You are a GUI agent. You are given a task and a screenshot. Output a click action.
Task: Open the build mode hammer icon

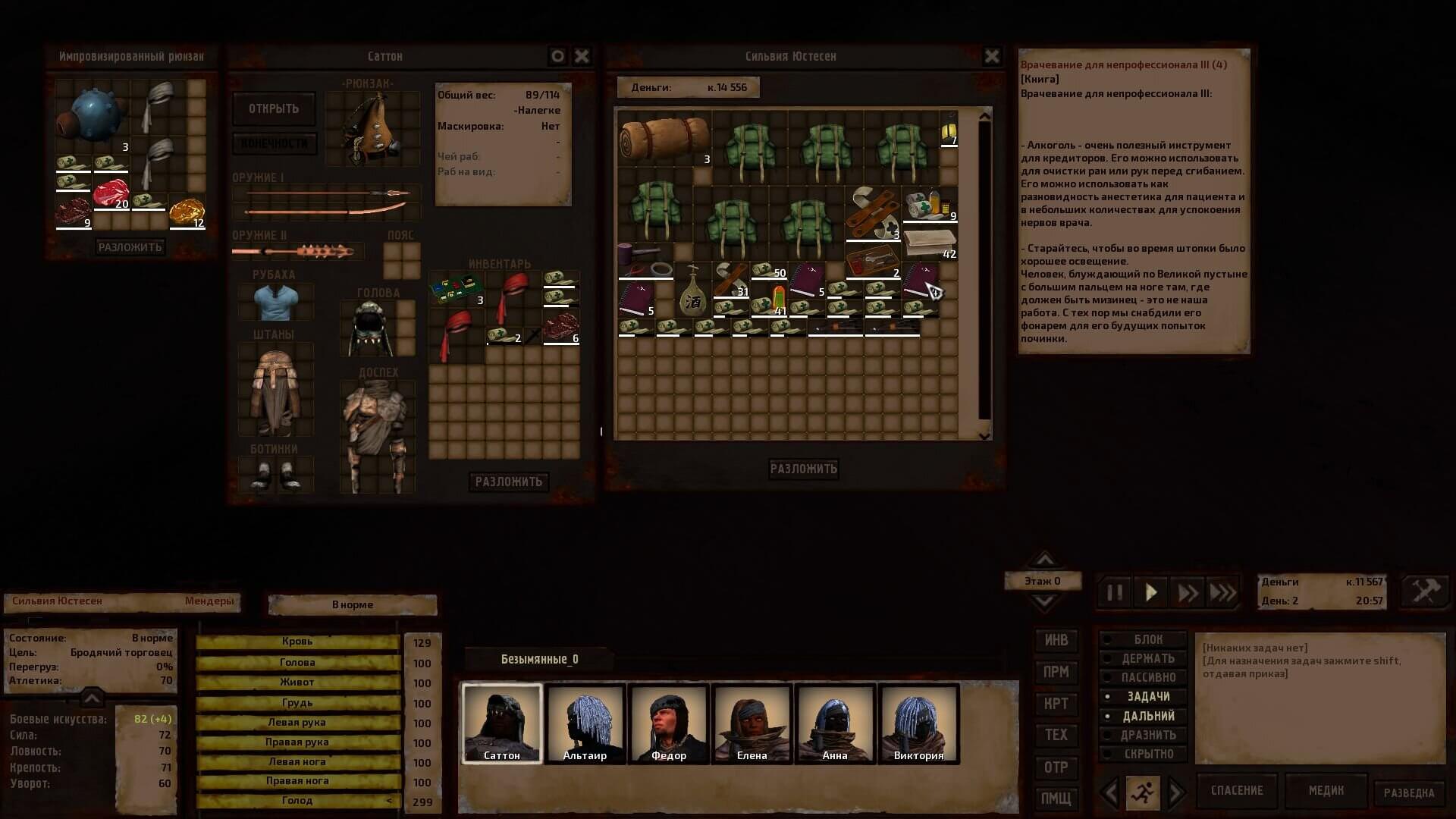point(1425,591)
